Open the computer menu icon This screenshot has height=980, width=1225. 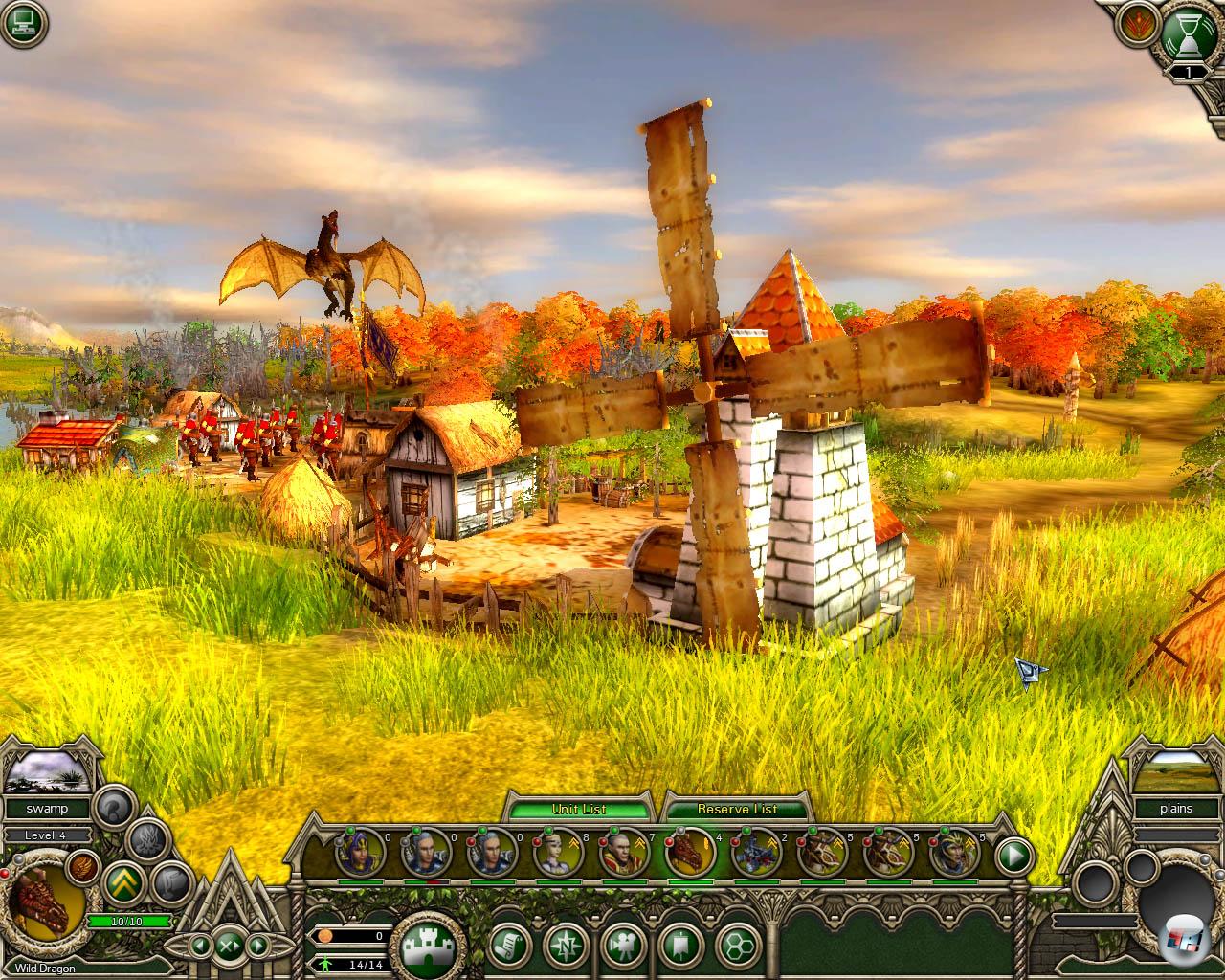click(23, 24)
